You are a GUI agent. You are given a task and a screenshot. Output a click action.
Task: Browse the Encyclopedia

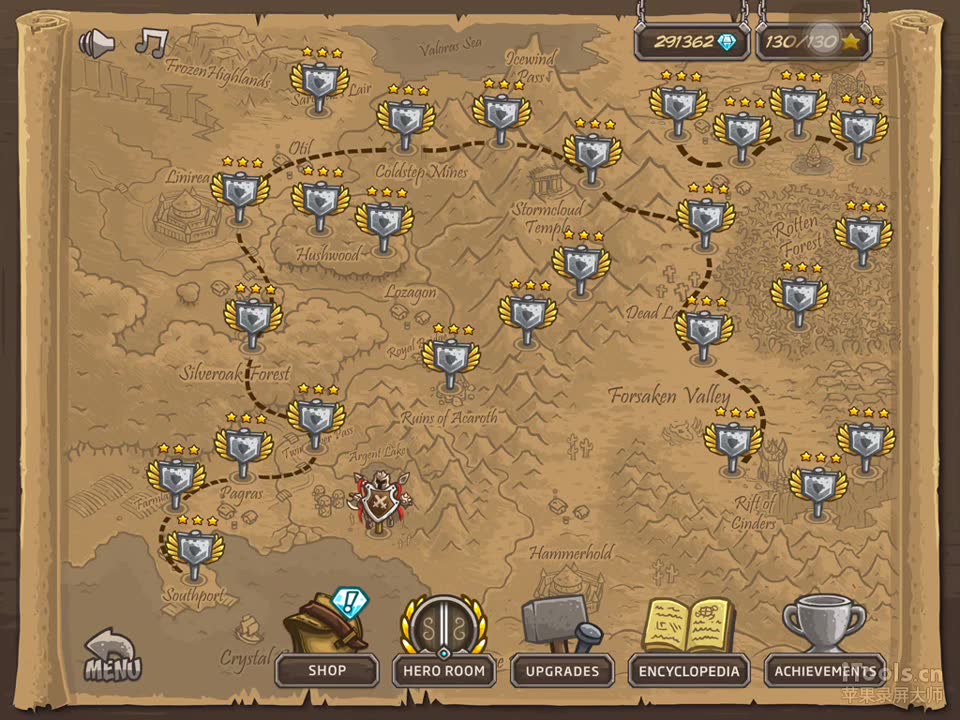coord(690,670)
